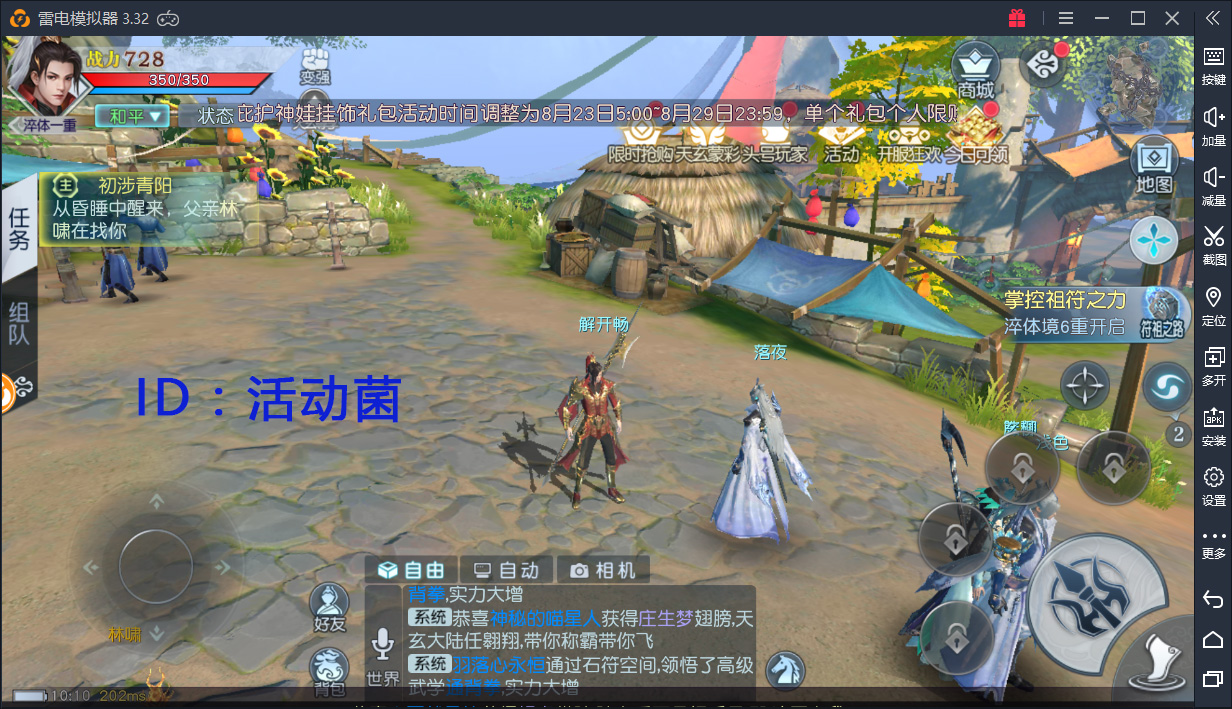Open the 和平 combat mode dropdown

[132, 116]
